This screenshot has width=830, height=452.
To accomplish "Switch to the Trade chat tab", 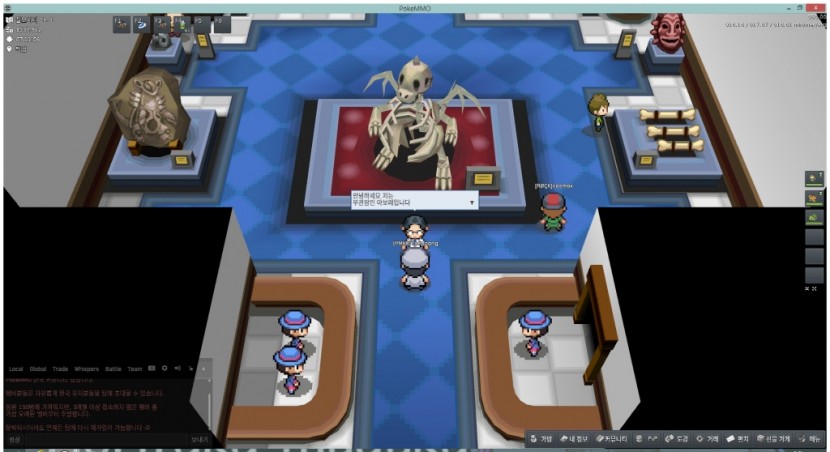I will 61,369.
